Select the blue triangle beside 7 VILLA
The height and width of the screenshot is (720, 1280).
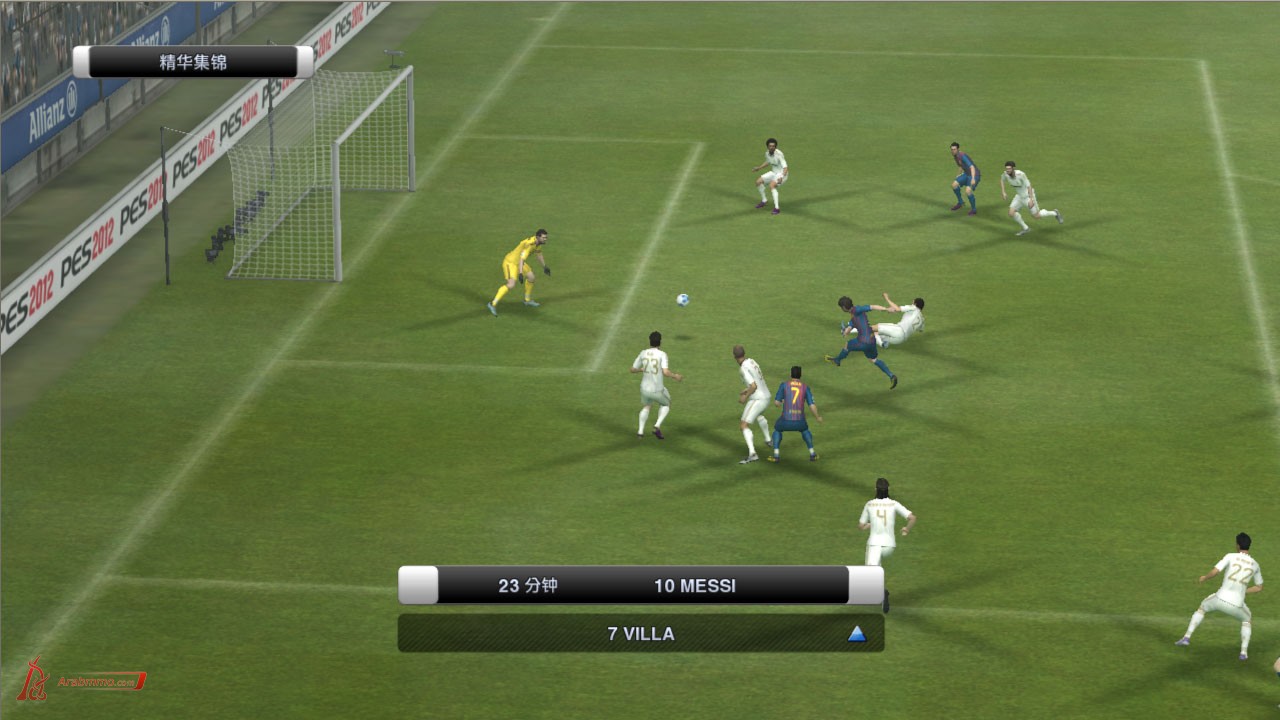pyautogui.click(x=856, y=633)
